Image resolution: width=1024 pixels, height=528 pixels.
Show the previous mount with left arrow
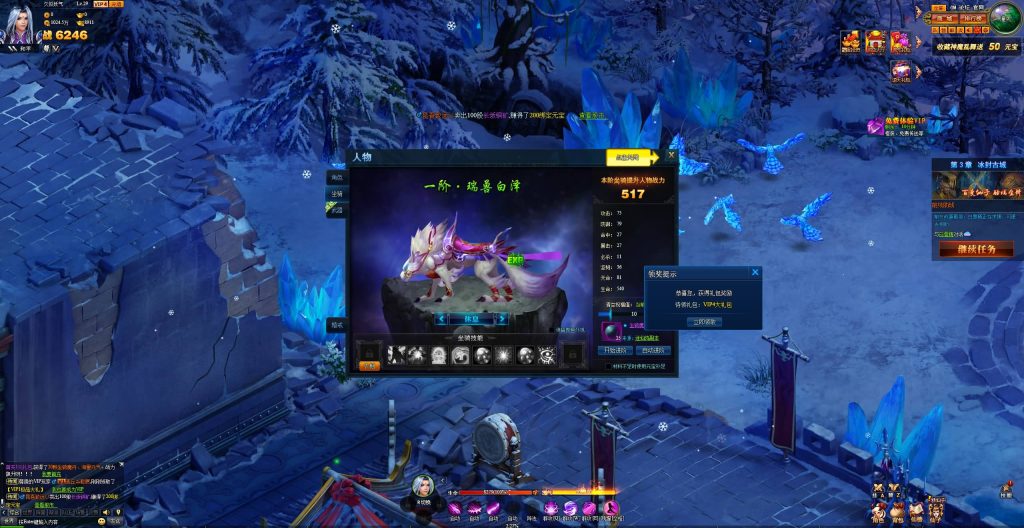441,318
